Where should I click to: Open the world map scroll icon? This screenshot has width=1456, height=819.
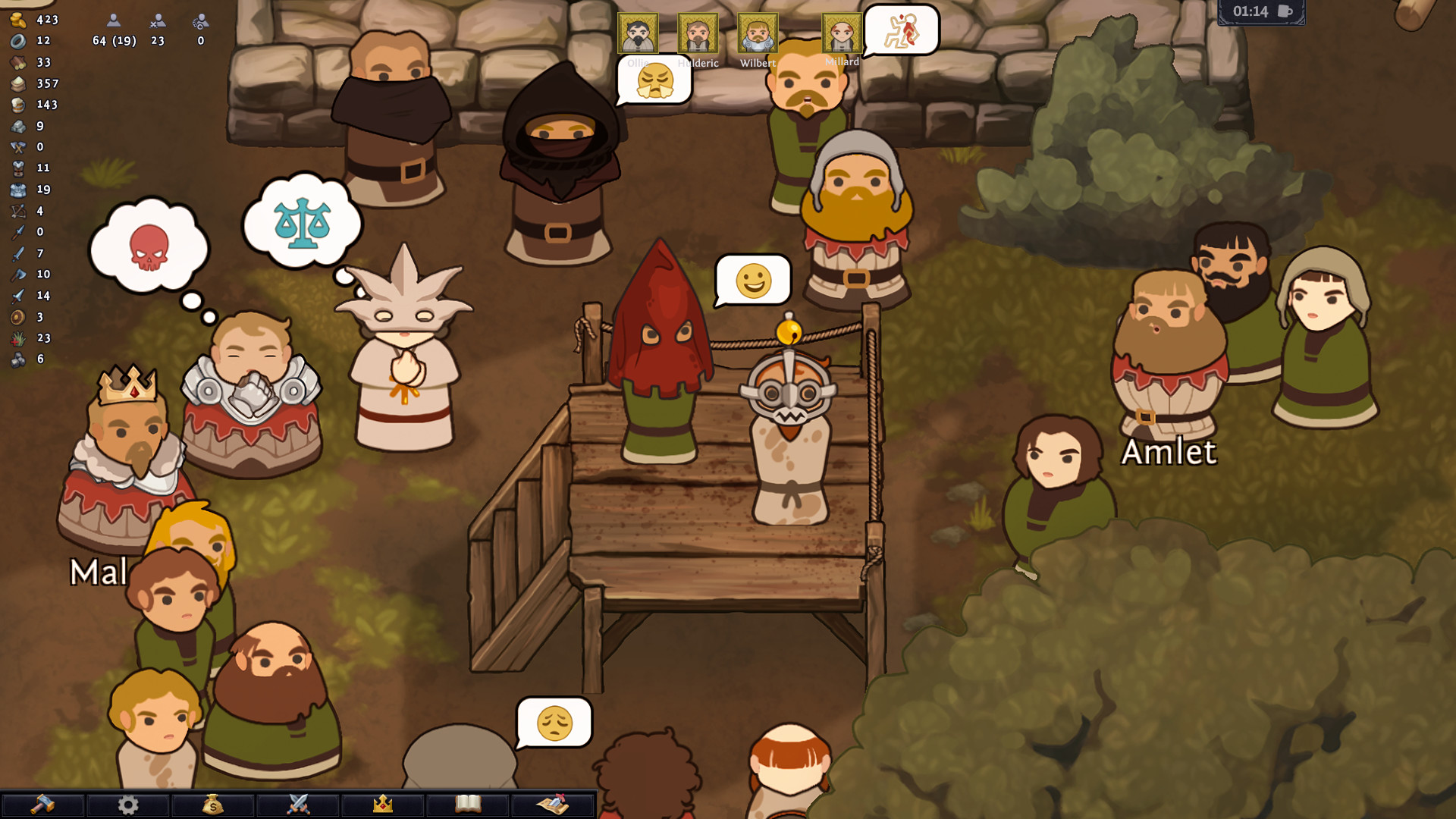coord(553,806)
